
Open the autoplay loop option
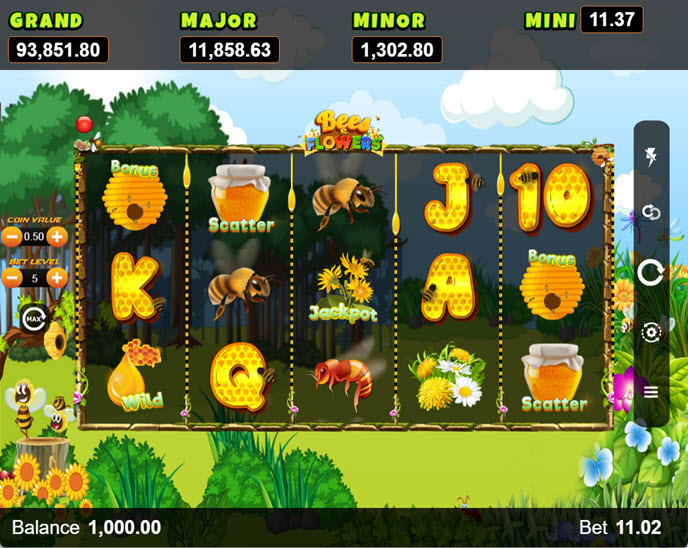[x=651, y=213]
